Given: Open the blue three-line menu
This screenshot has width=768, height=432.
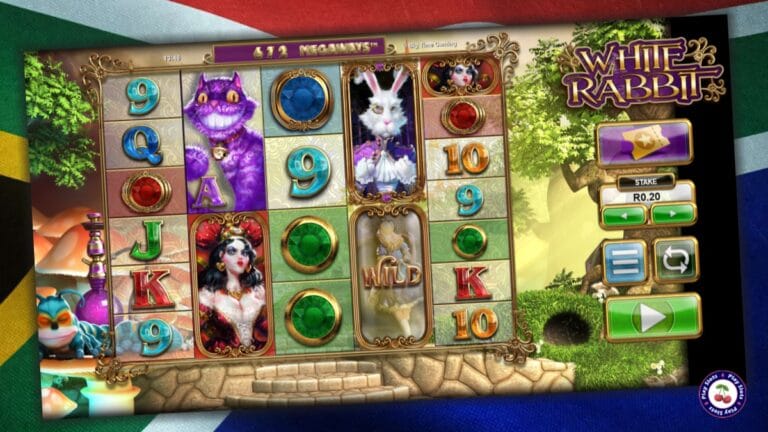Looking at the screenshot, I should tap(624, 261).
